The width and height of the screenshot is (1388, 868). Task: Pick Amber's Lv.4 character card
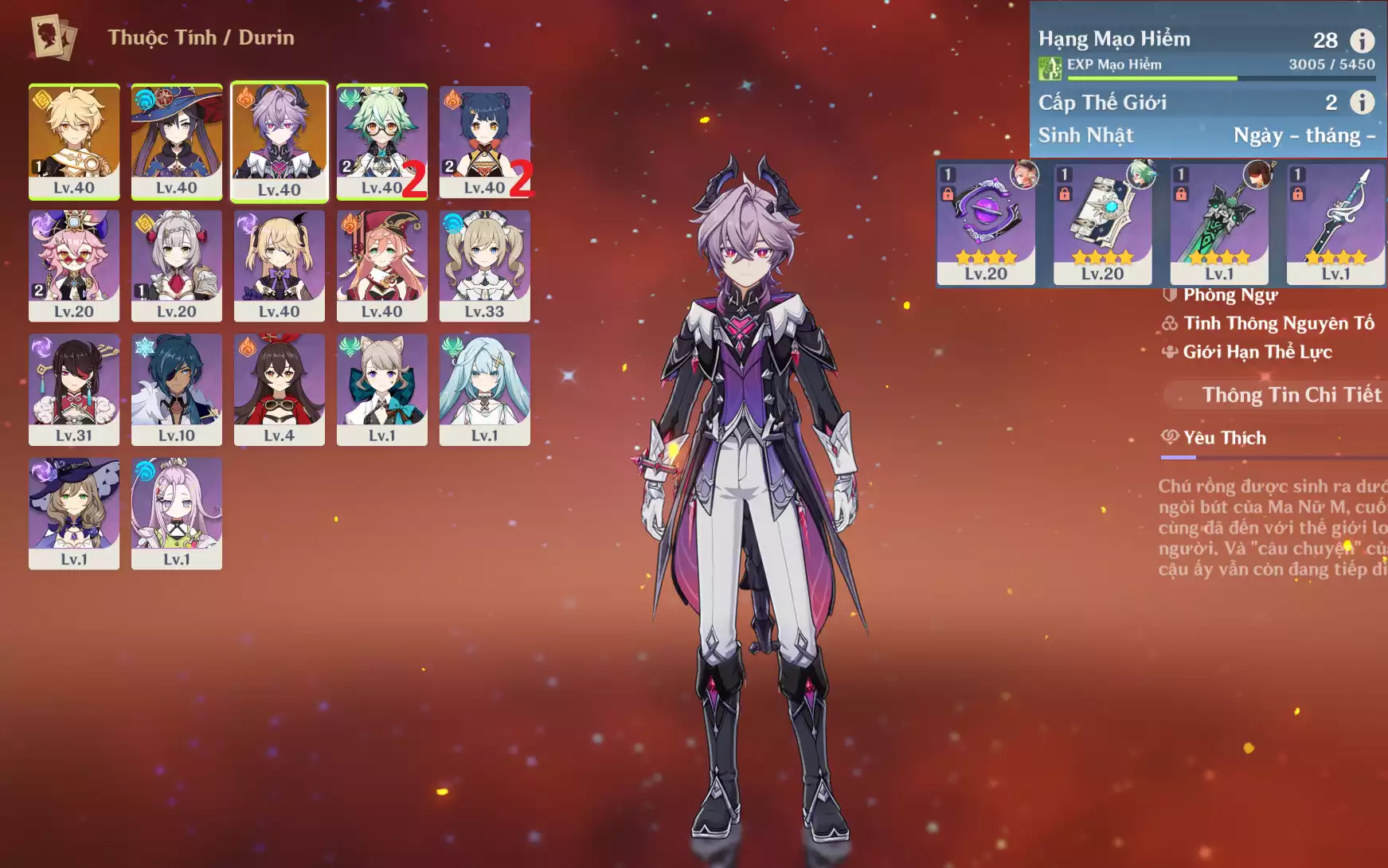pyautogui.click(x=279, y=389)
